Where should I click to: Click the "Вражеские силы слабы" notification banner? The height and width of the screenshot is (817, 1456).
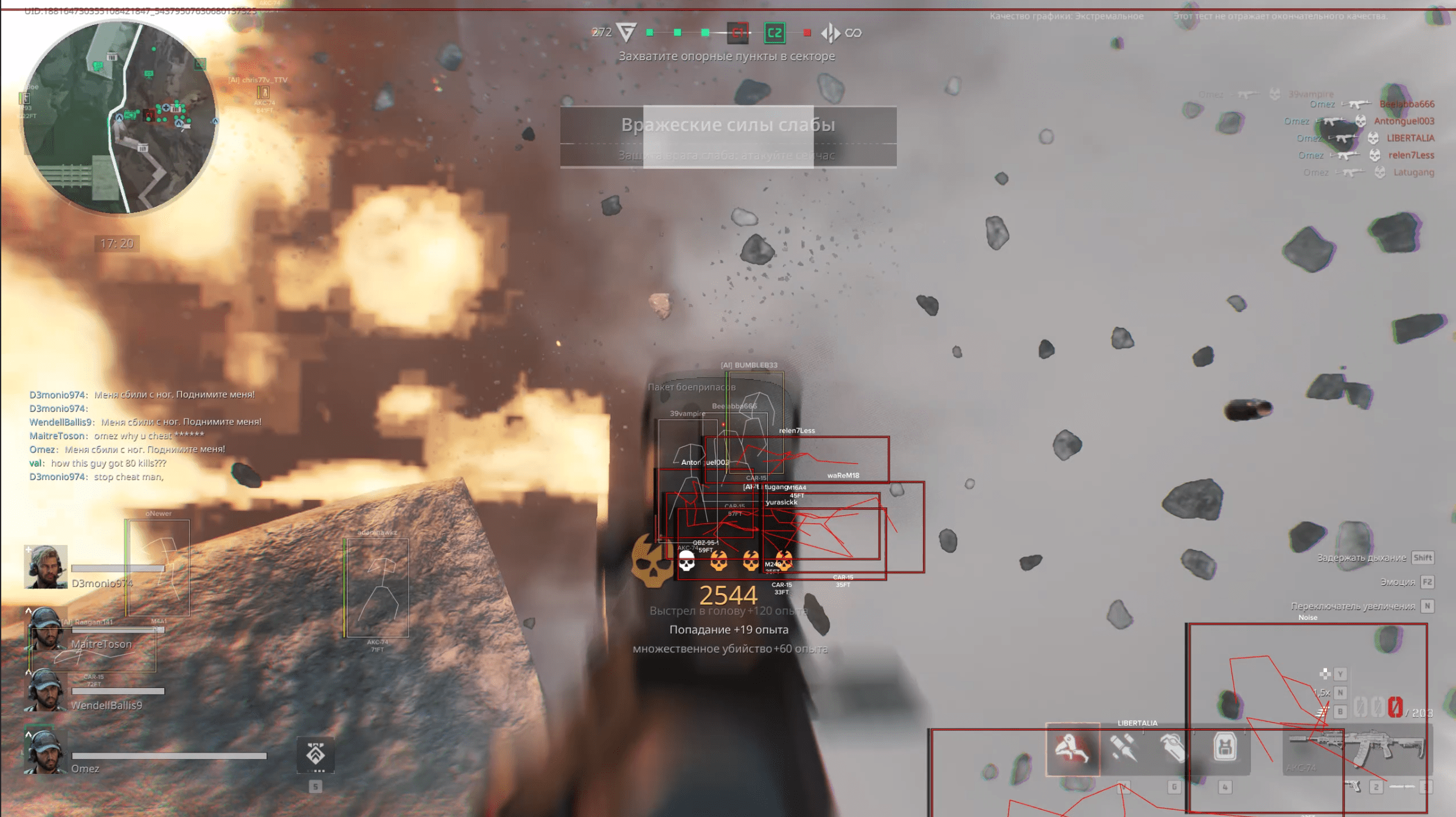tap(728, 136)
